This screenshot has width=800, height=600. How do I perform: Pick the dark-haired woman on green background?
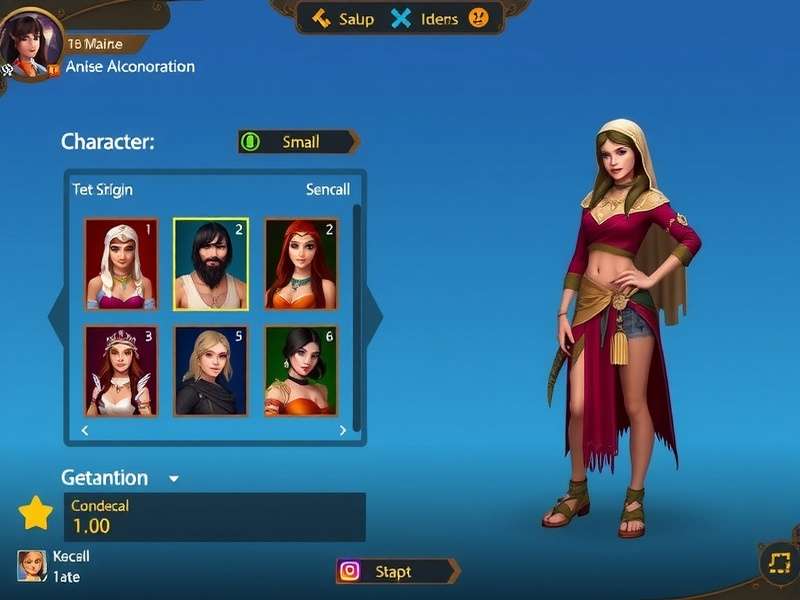point(301,370)
